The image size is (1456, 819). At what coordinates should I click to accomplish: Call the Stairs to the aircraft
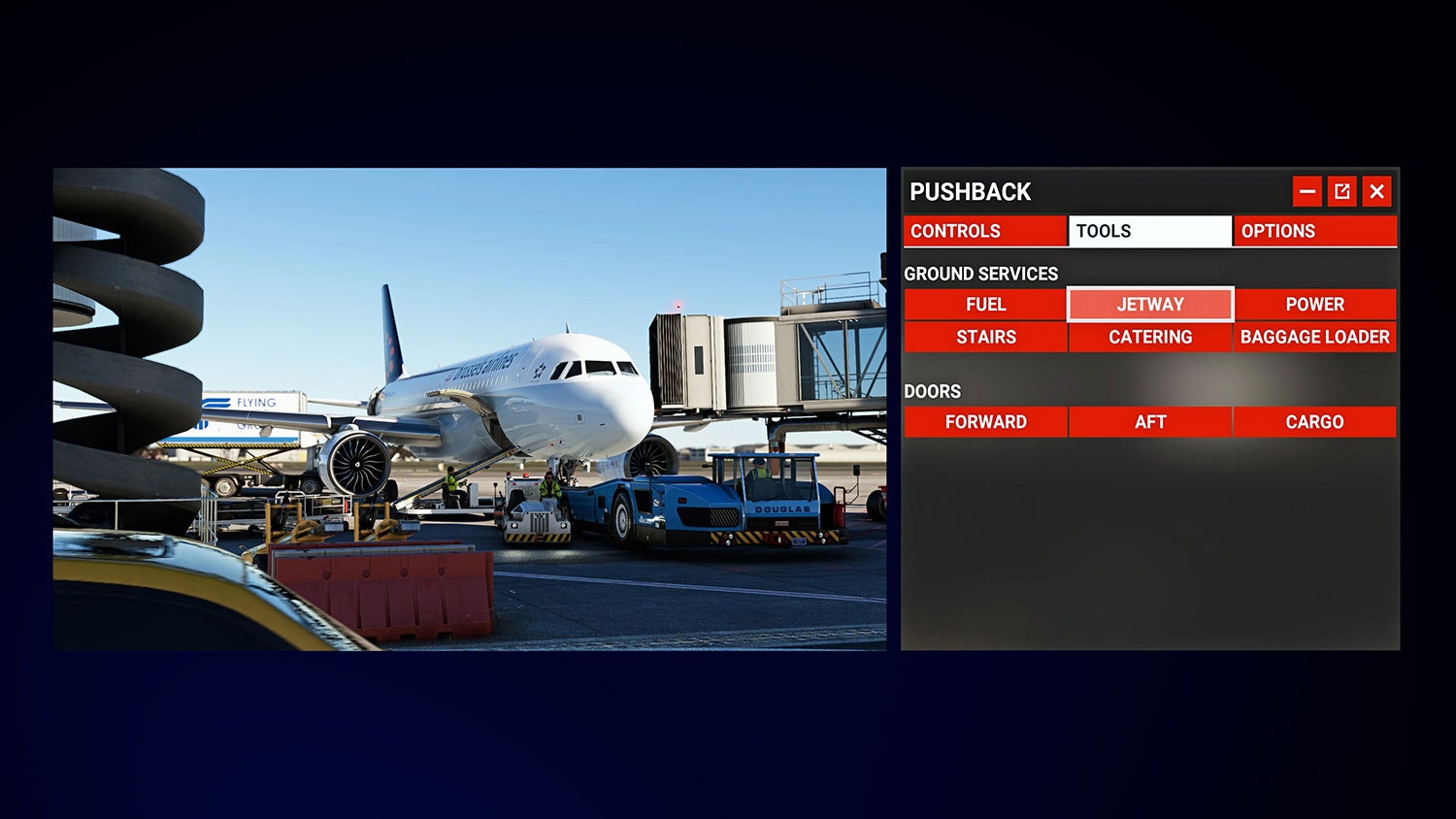coord(985,338)
